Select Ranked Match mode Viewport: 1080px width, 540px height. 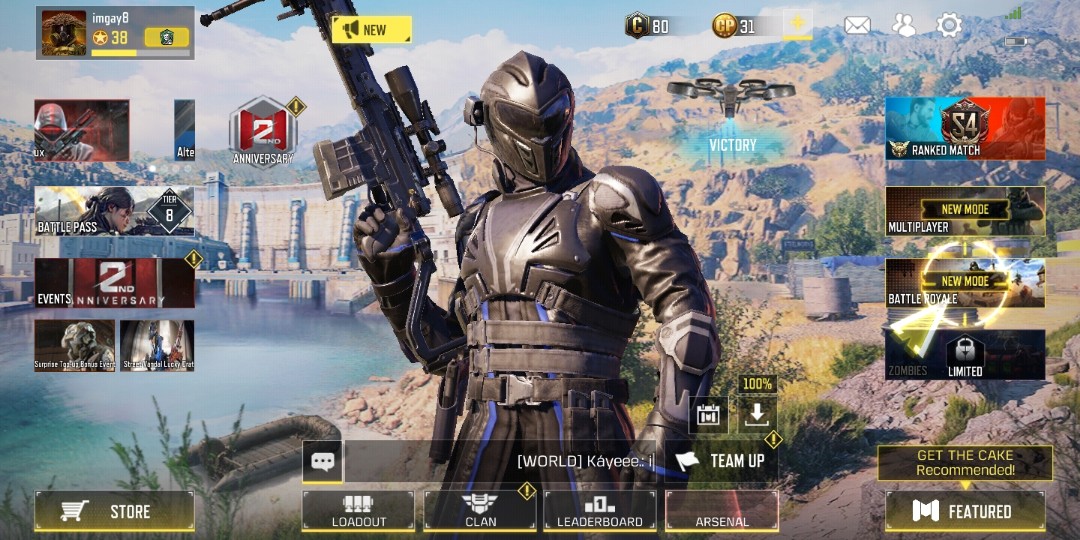tap(965, 129)
